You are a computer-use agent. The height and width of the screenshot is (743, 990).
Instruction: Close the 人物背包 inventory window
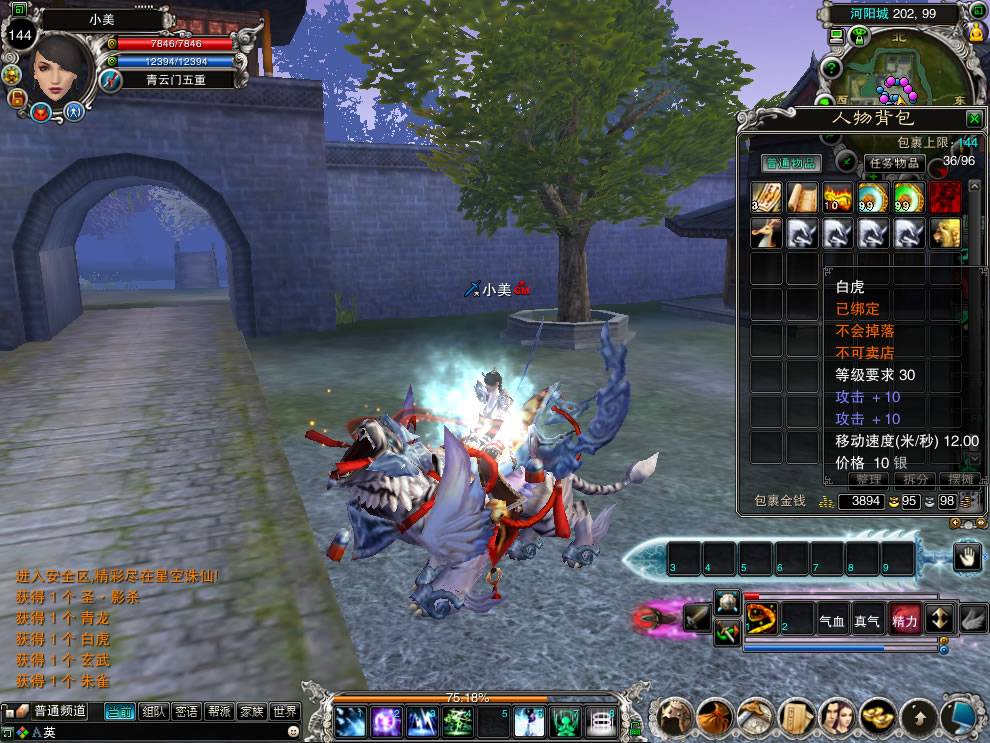(973, 118)
